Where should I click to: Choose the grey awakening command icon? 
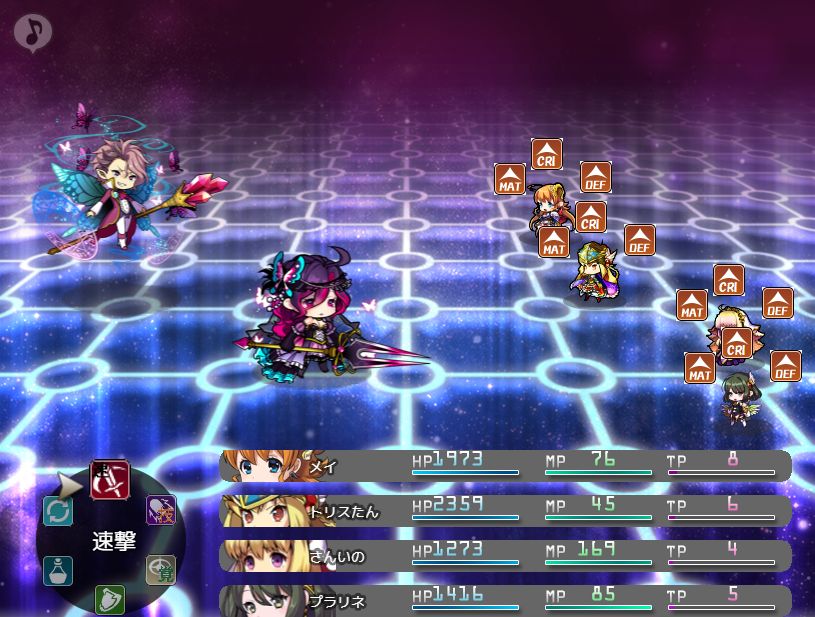coord(161,569)
